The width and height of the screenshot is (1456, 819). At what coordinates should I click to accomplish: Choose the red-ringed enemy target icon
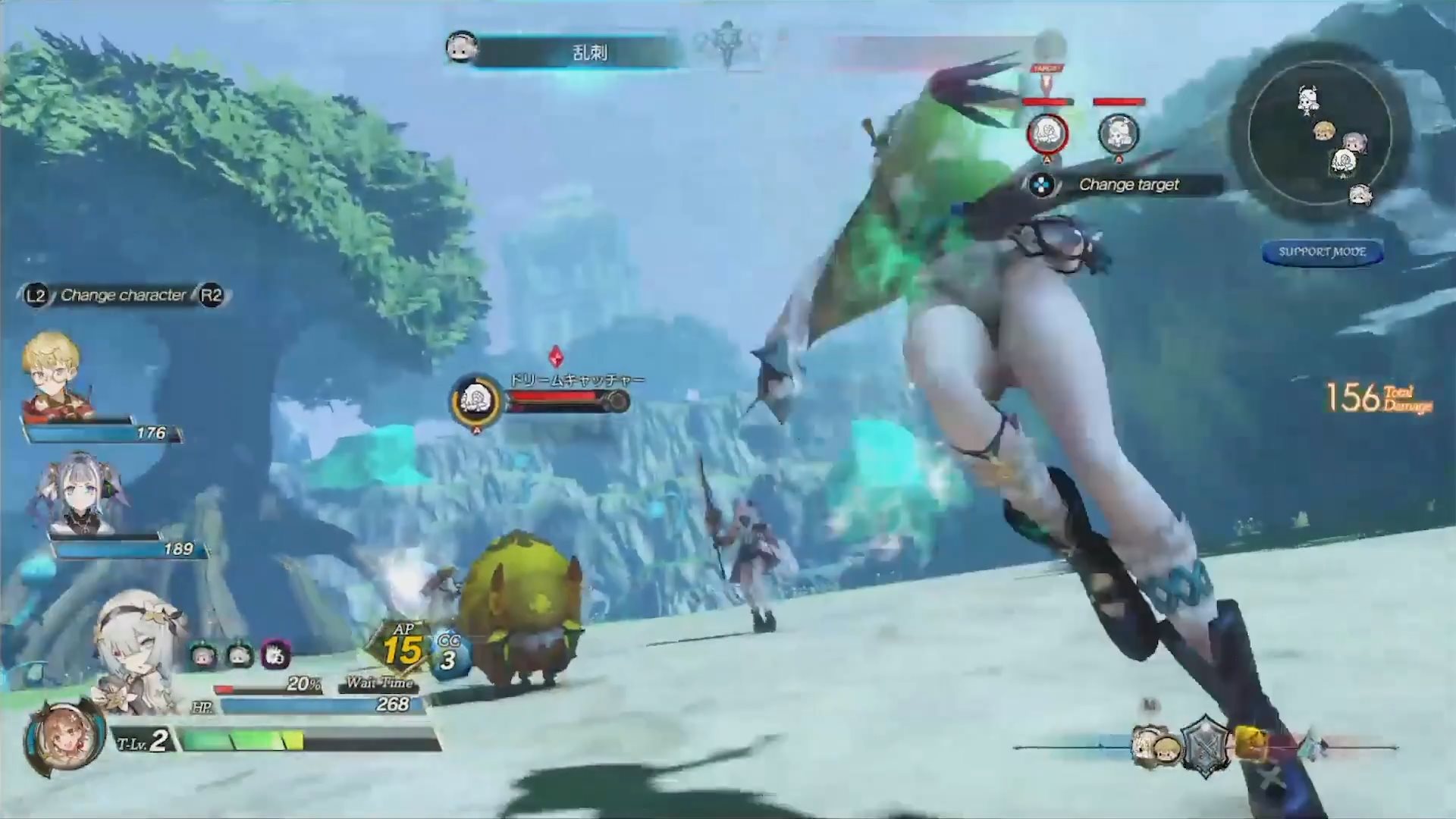coord(1047,133)
